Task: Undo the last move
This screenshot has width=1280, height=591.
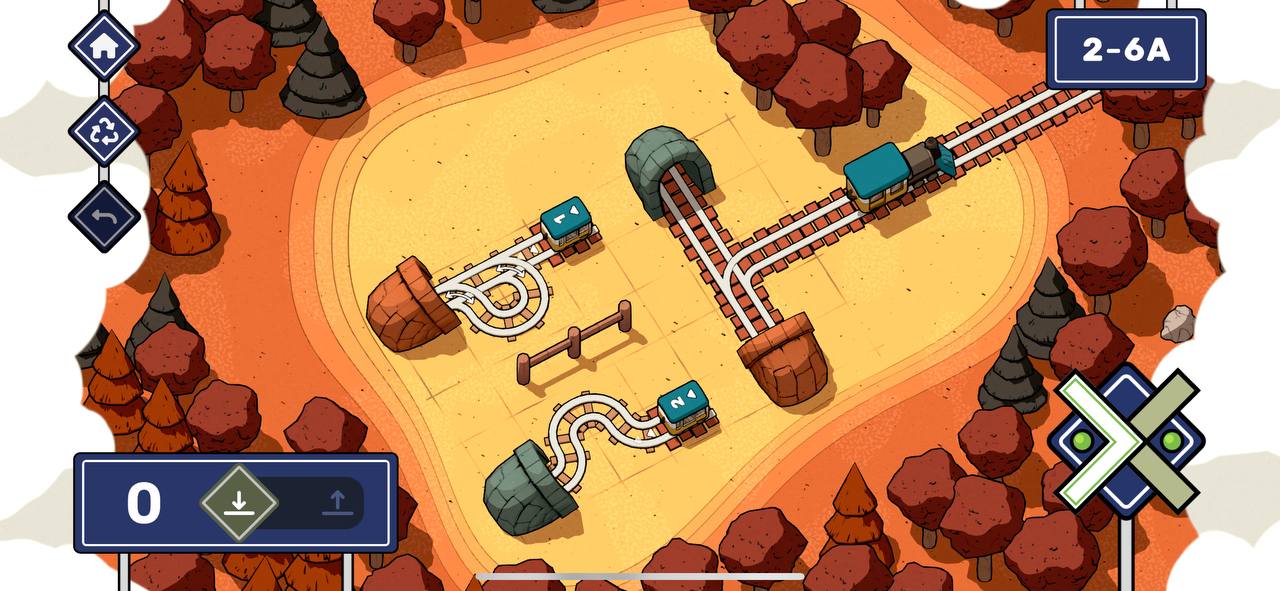Action: [x=104, y=216]
